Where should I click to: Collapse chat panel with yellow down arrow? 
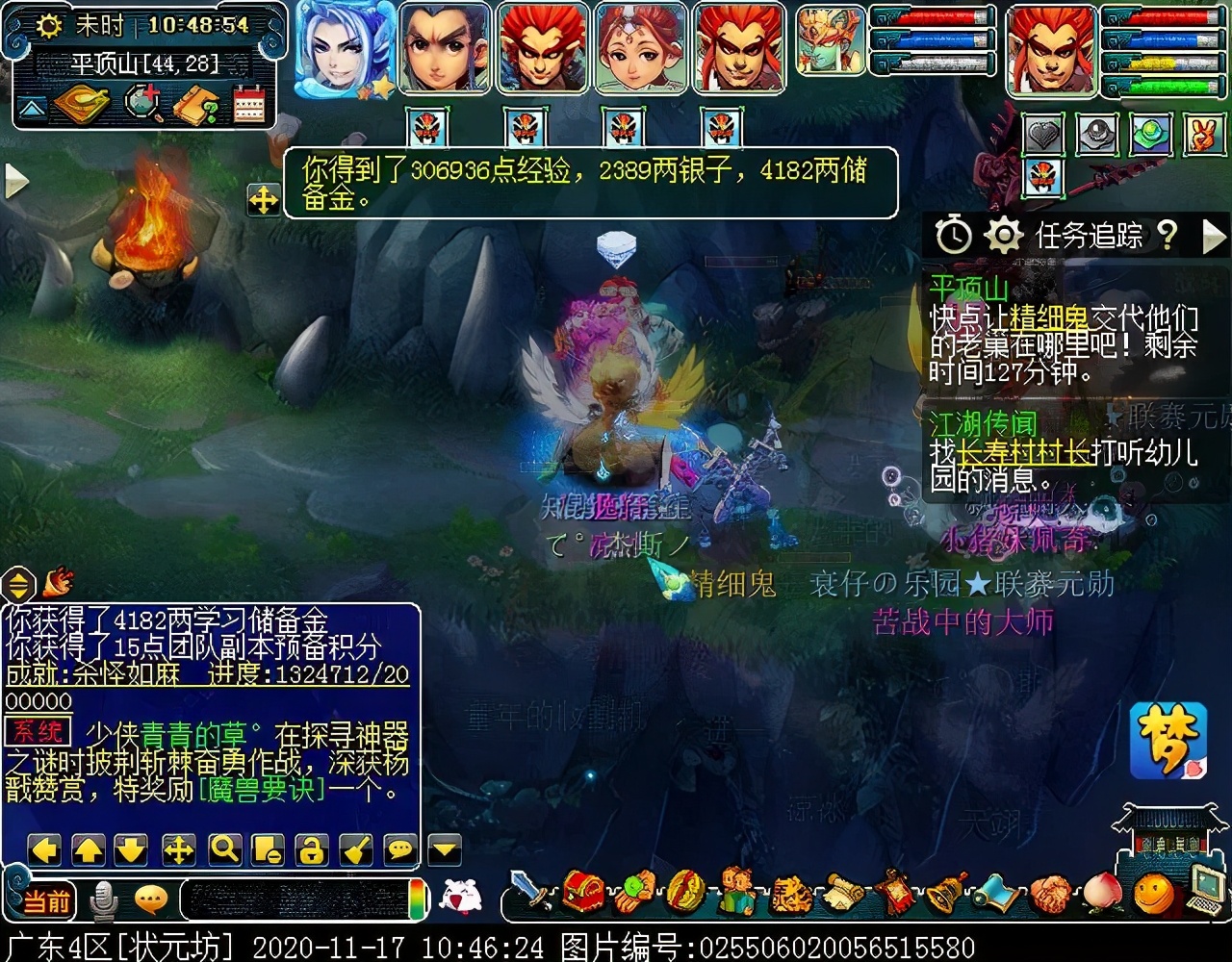pos(442,849)
